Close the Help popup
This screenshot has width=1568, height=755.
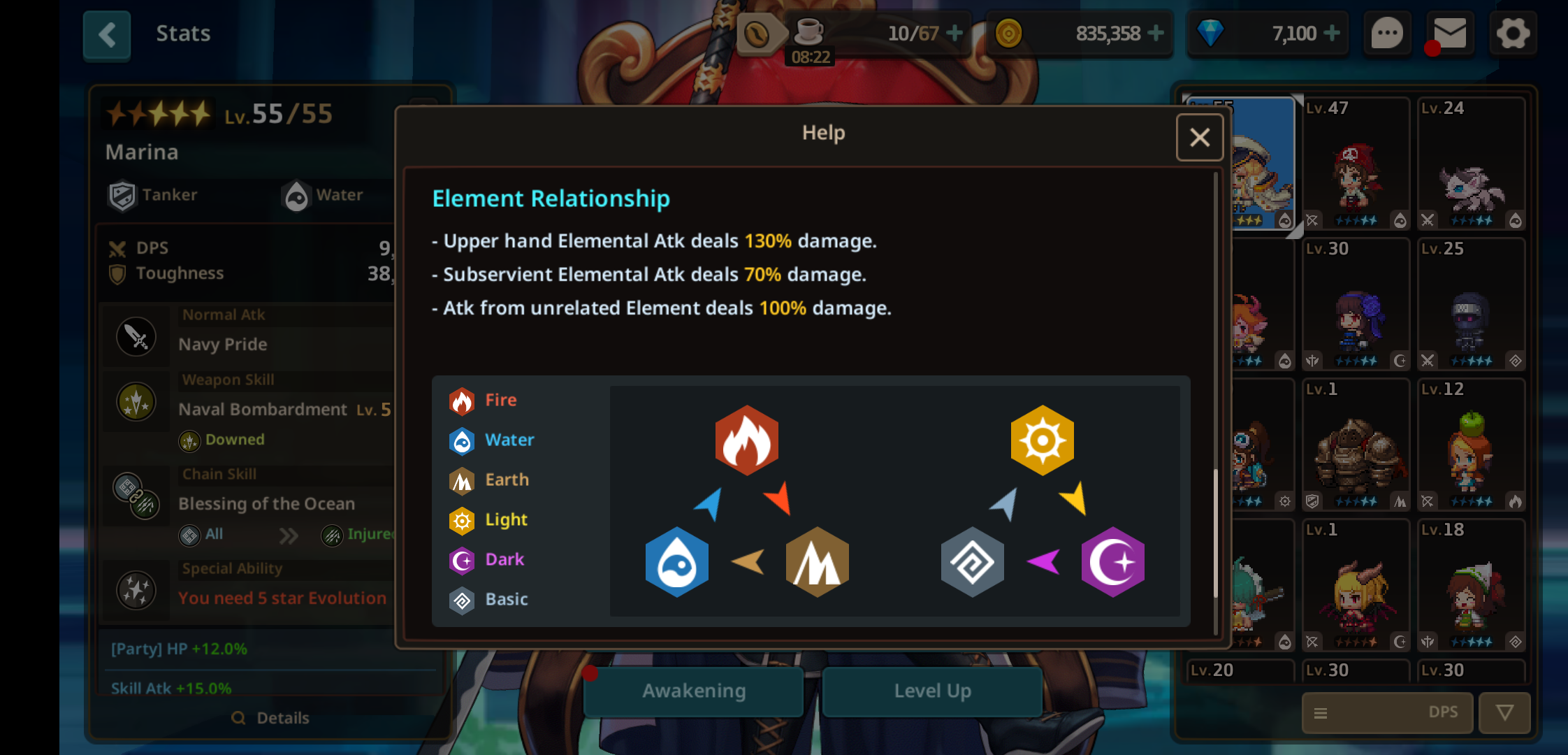click(x=1200, y=137)
